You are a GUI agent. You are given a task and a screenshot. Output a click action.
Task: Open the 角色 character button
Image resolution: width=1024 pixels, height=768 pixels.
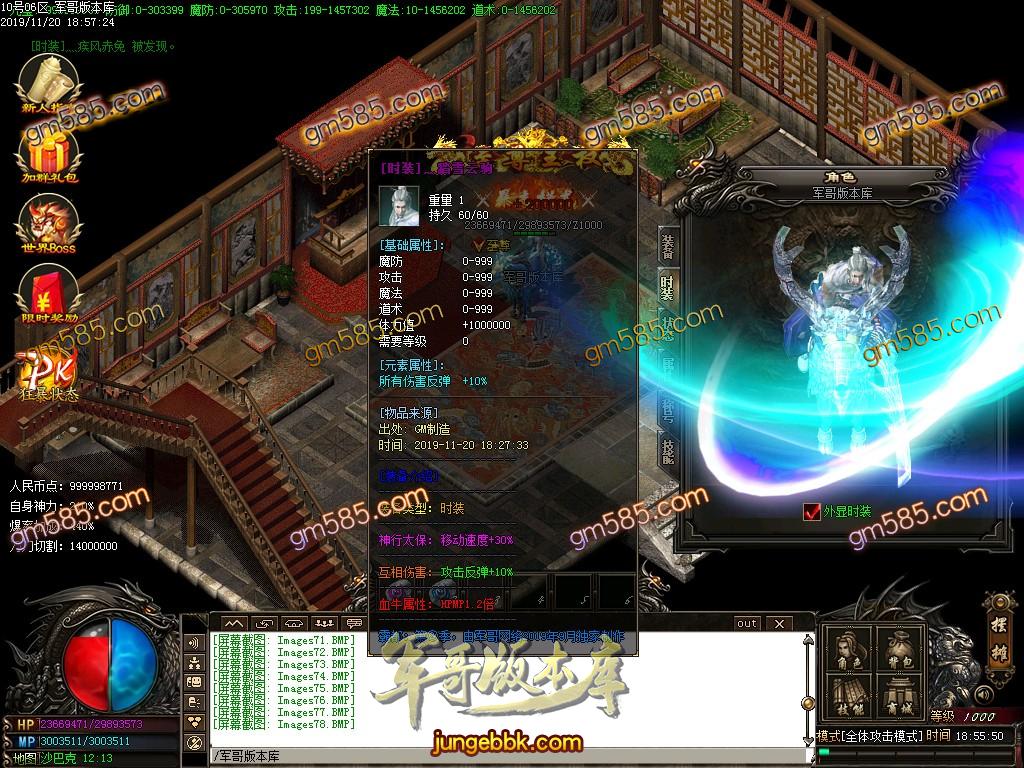click(848, 651)
